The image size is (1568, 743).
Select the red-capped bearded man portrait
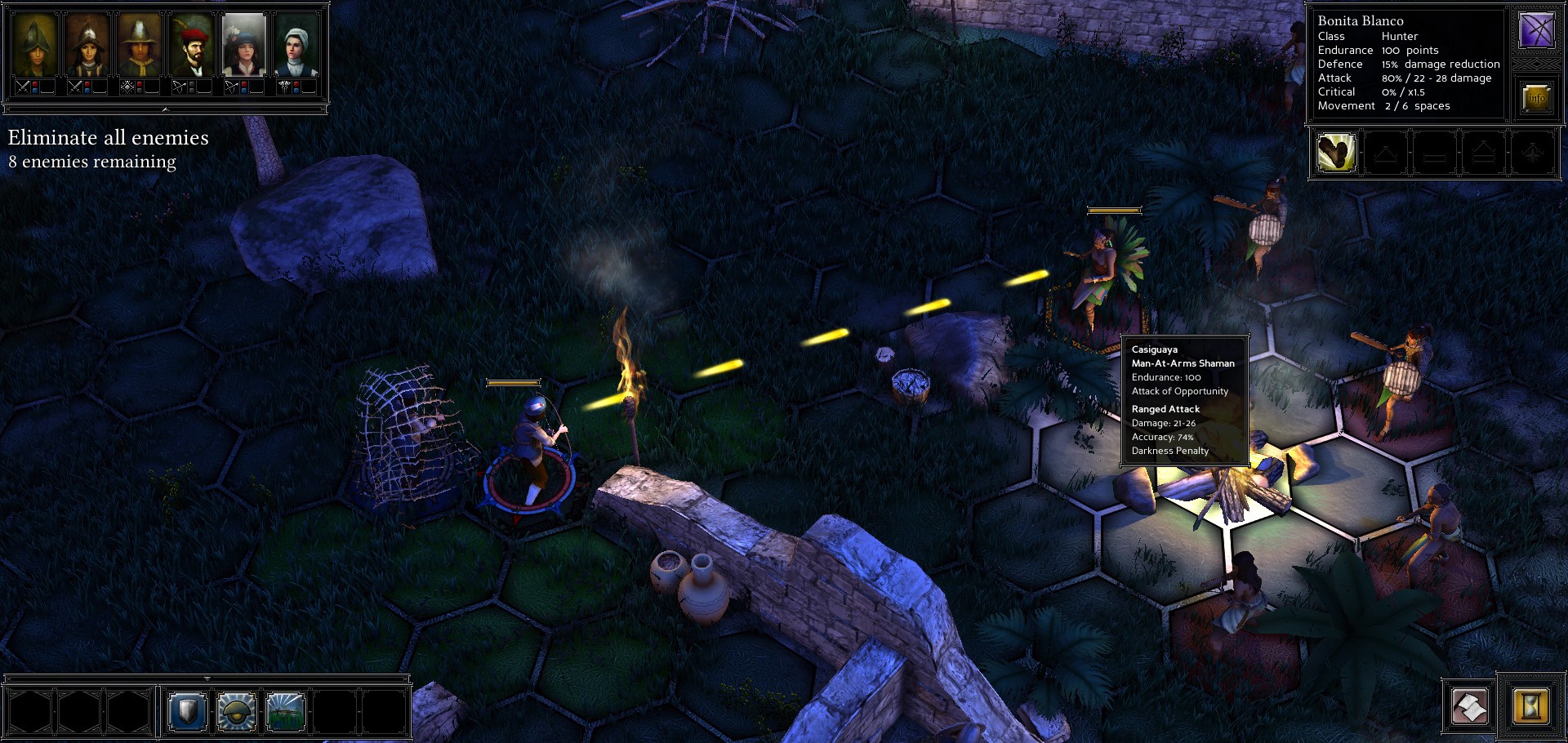click(x=192, y=45)
